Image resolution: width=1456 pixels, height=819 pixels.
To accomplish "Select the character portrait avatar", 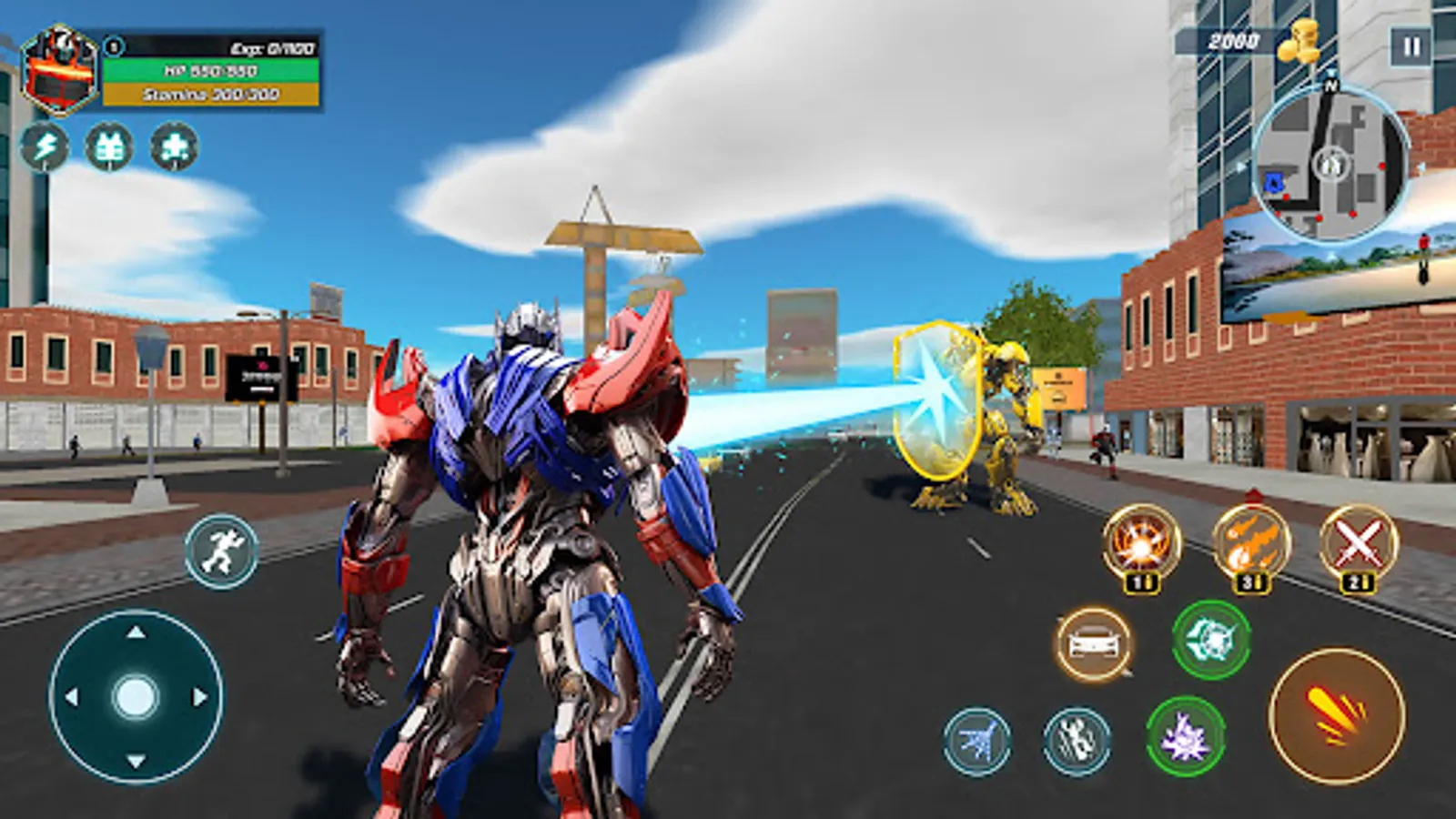I will [57, 68].
